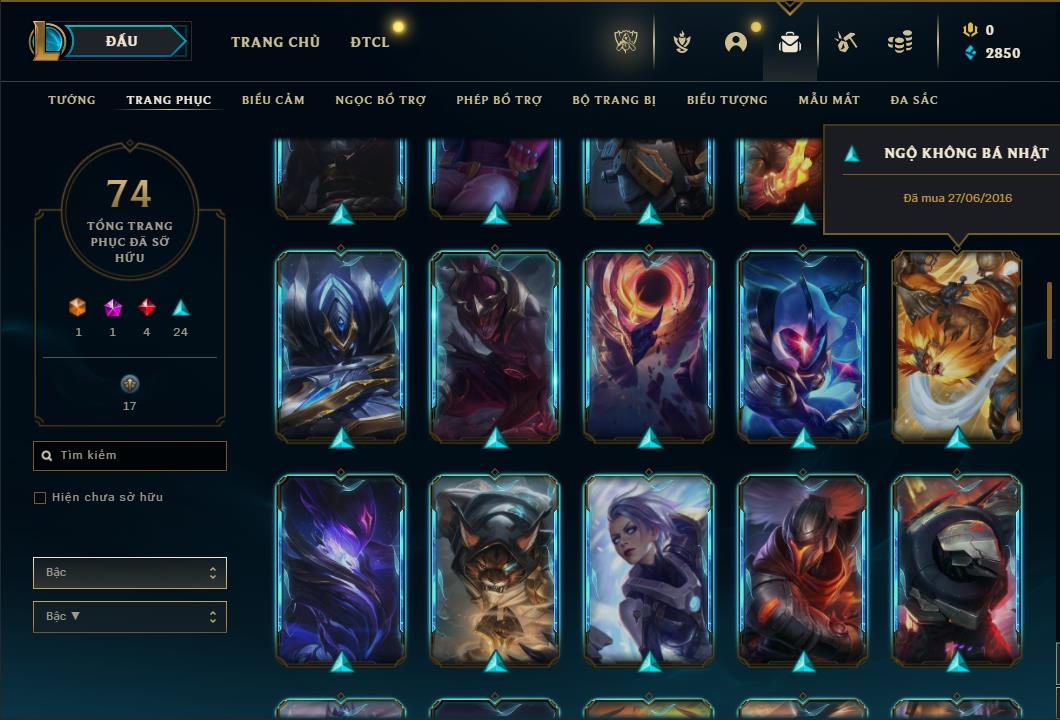Screen dimensions: 1060x720
Task: Show the BIỂU TƯỢNG tab
Action: click(727, 100)
